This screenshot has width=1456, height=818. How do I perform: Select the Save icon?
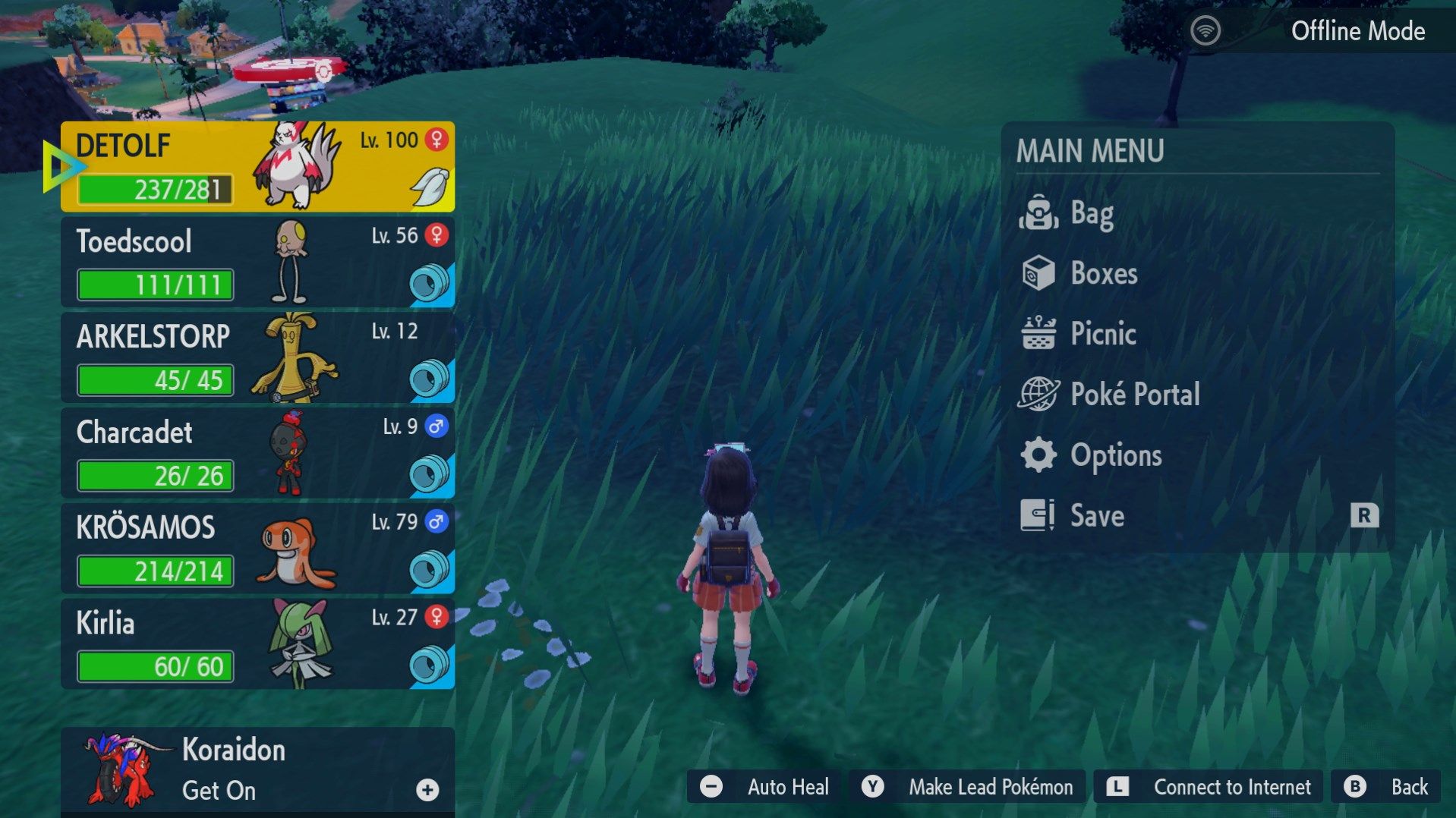coord(1039,515)
